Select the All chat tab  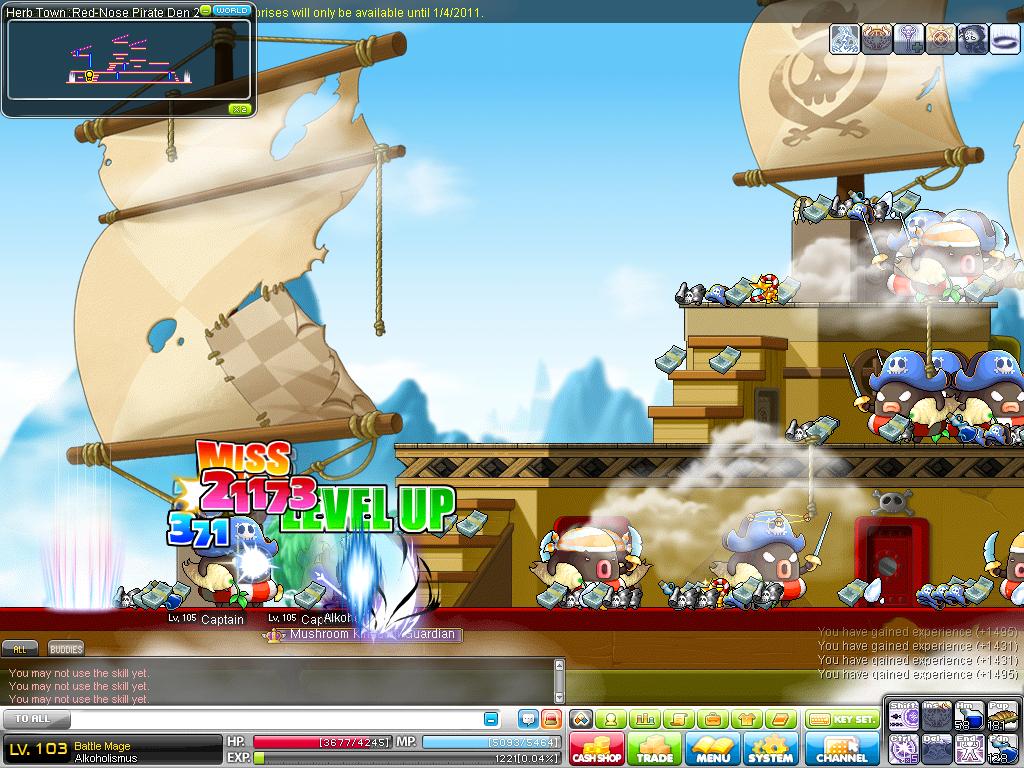[20, 649]
